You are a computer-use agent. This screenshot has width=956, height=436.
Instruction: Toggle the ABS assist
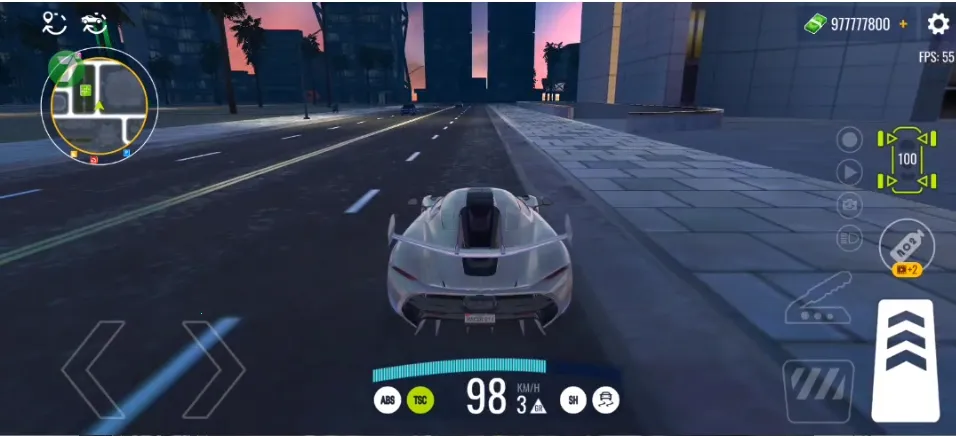tap(387, 401)
